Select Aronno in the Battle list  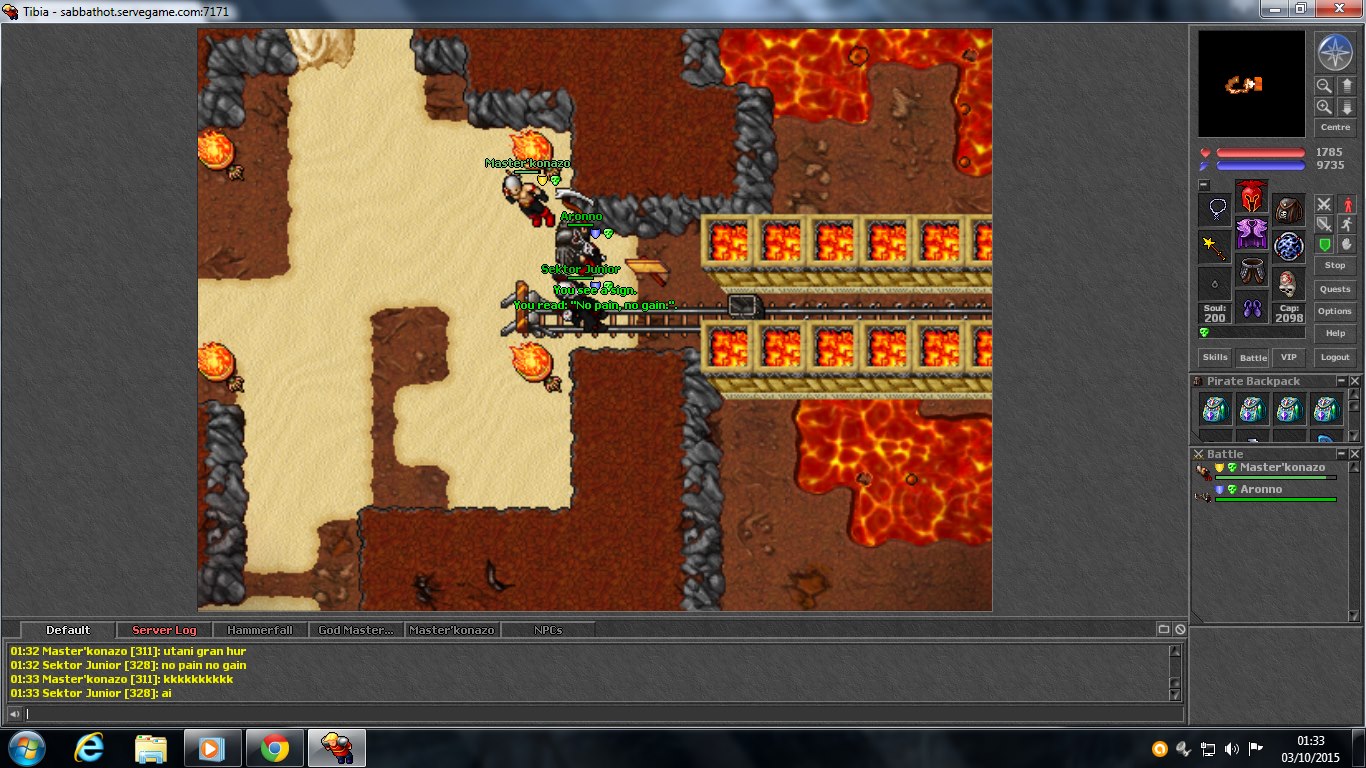[1261, 490]
